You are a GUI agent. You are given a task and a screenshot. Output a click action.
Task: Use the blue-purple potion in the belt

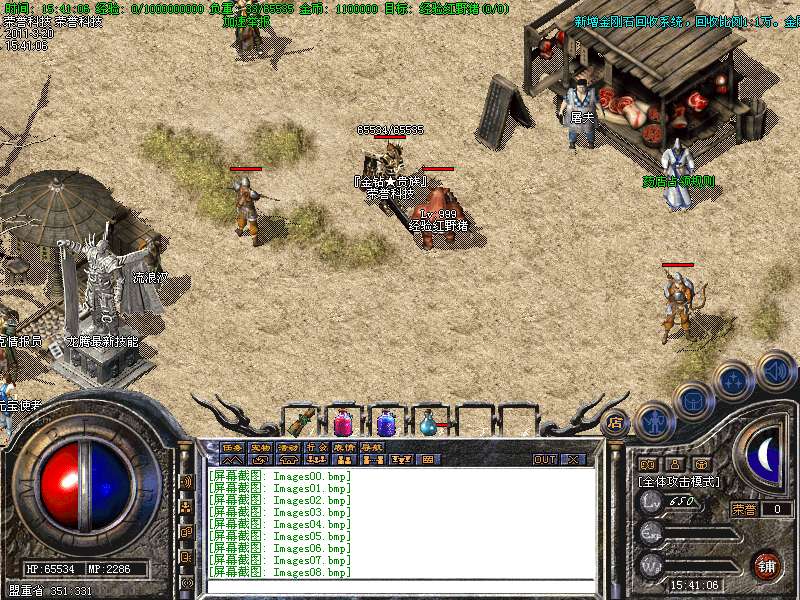click(x=386, y=422)
